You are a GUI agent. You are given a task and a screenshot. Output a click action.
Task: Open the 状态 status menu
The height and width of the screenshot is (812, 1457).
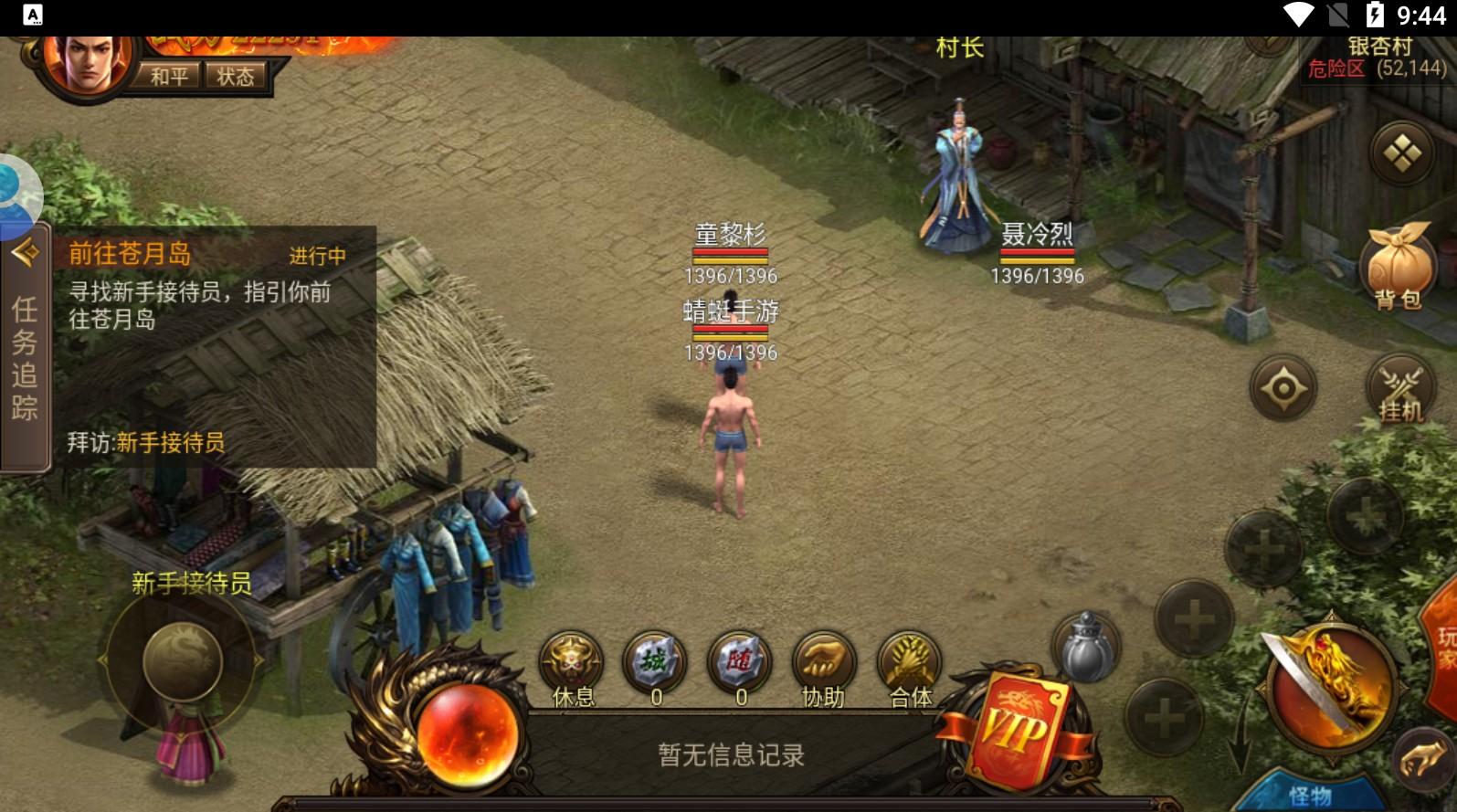click(x=236, y=76)
